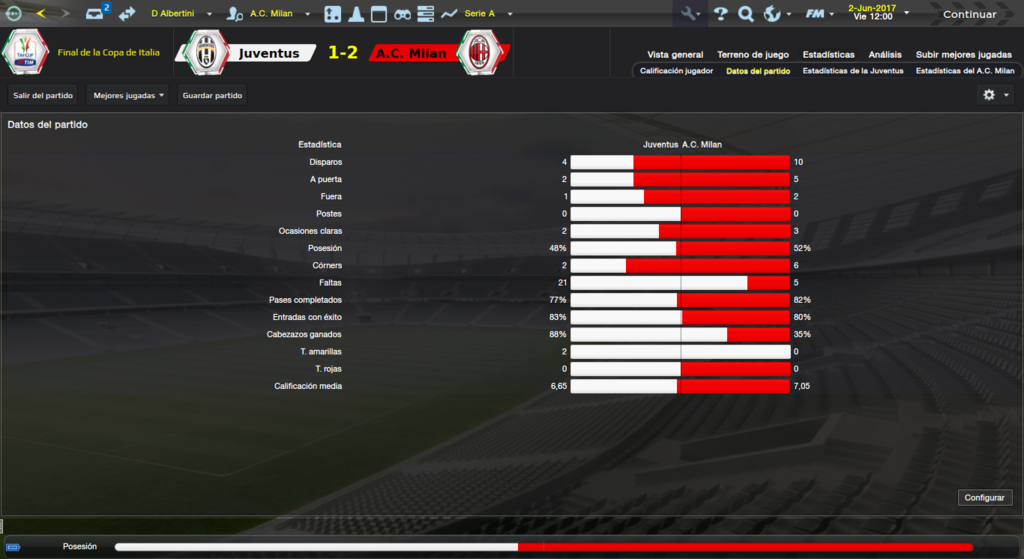Open the FM main menu
Image resolution: width=1024 pixels, height=559 pixels.
(x=818, y=14)
